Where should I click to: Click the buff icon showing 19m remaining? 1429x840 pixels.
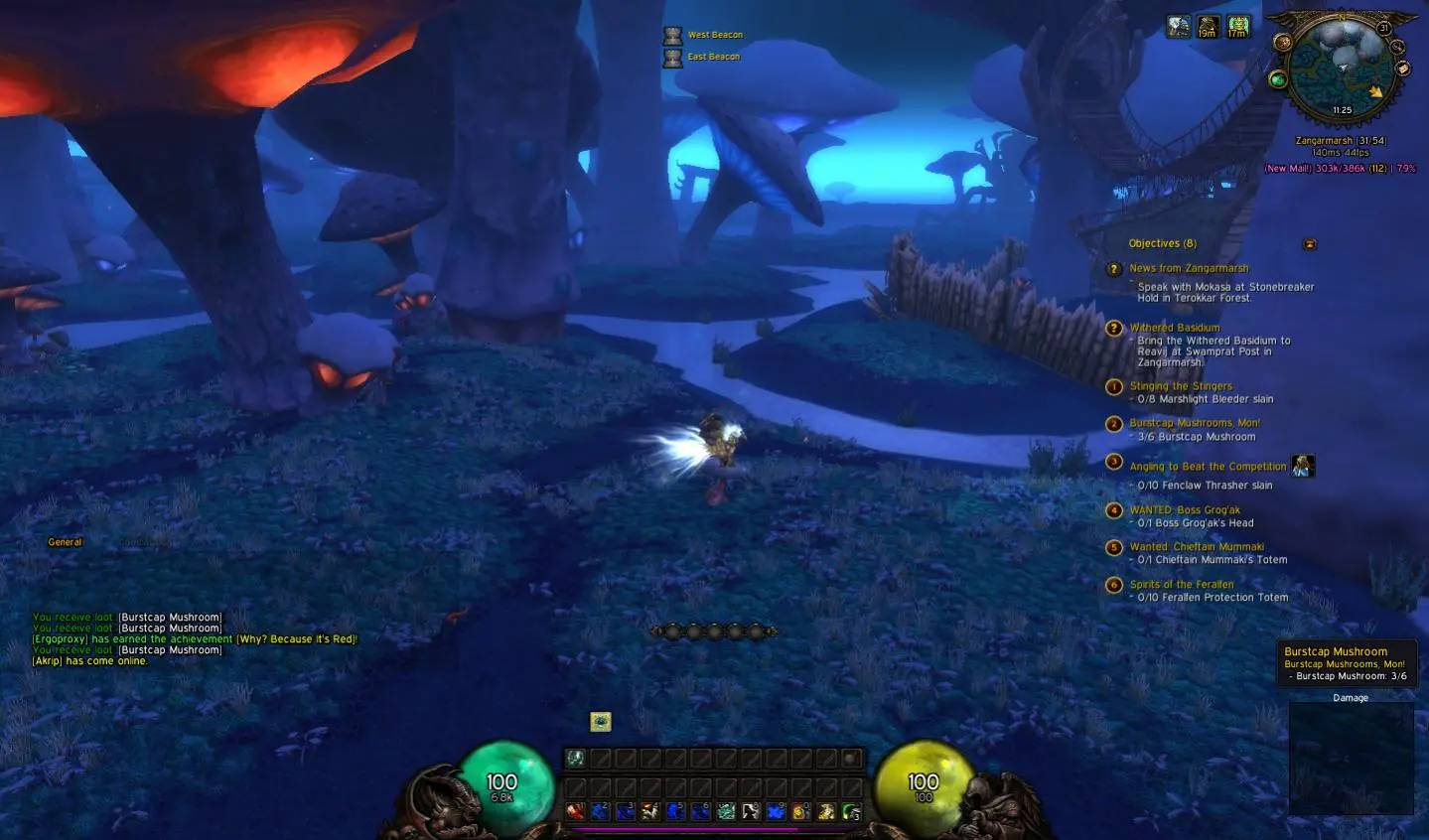tap(1208, 27)
